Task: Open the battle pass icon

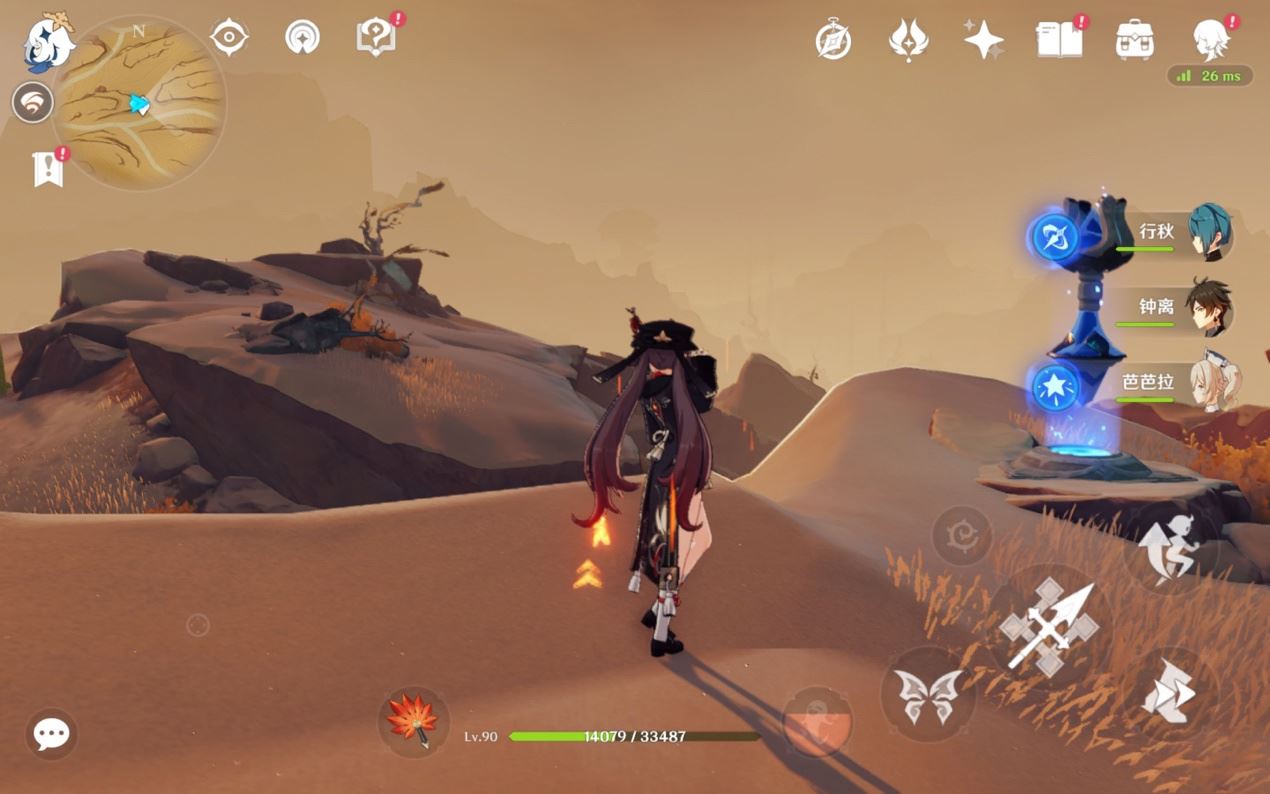Action: point(908,41)
